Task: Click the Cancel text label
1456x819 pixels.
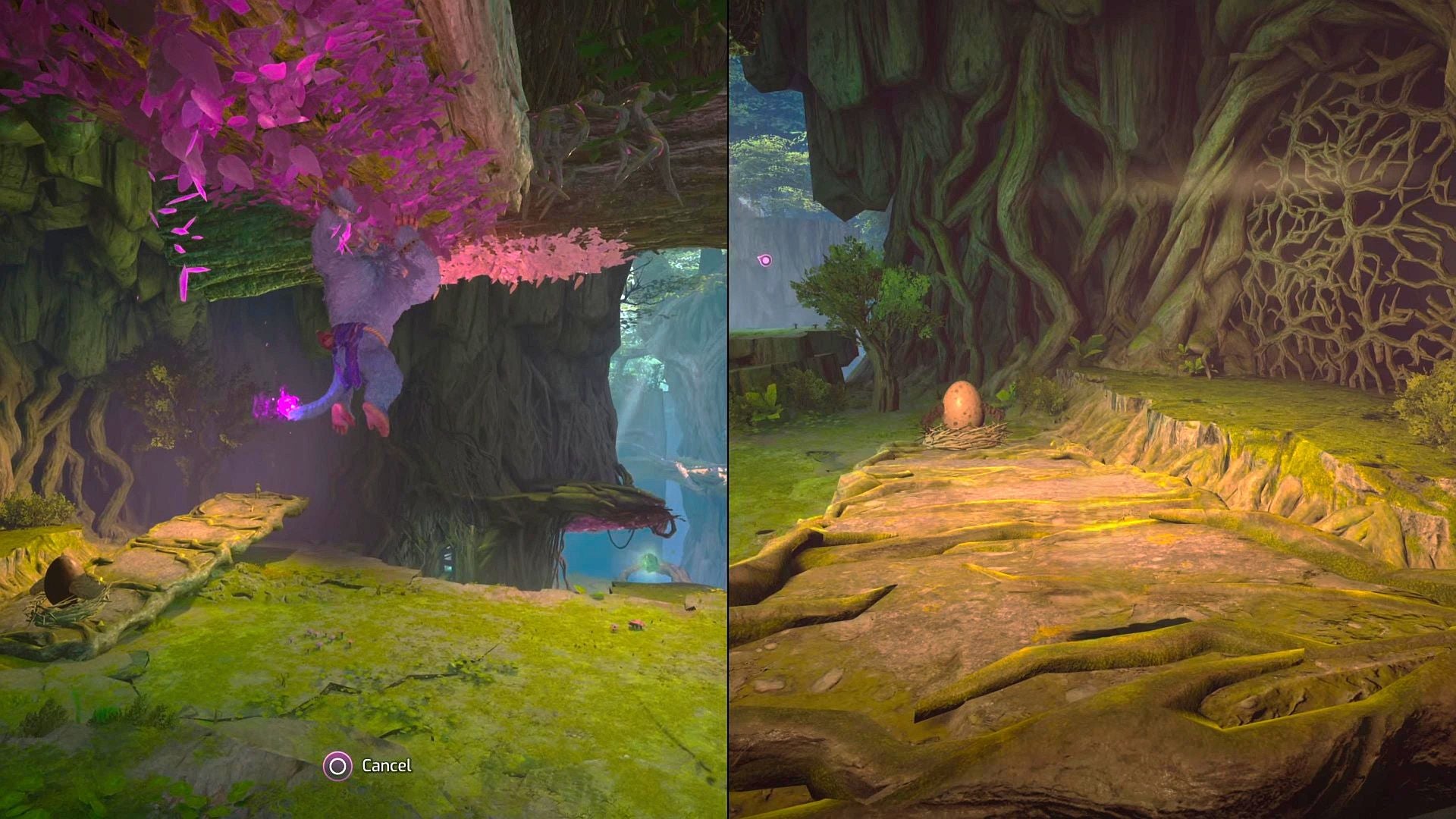Action: click(388, 767)
